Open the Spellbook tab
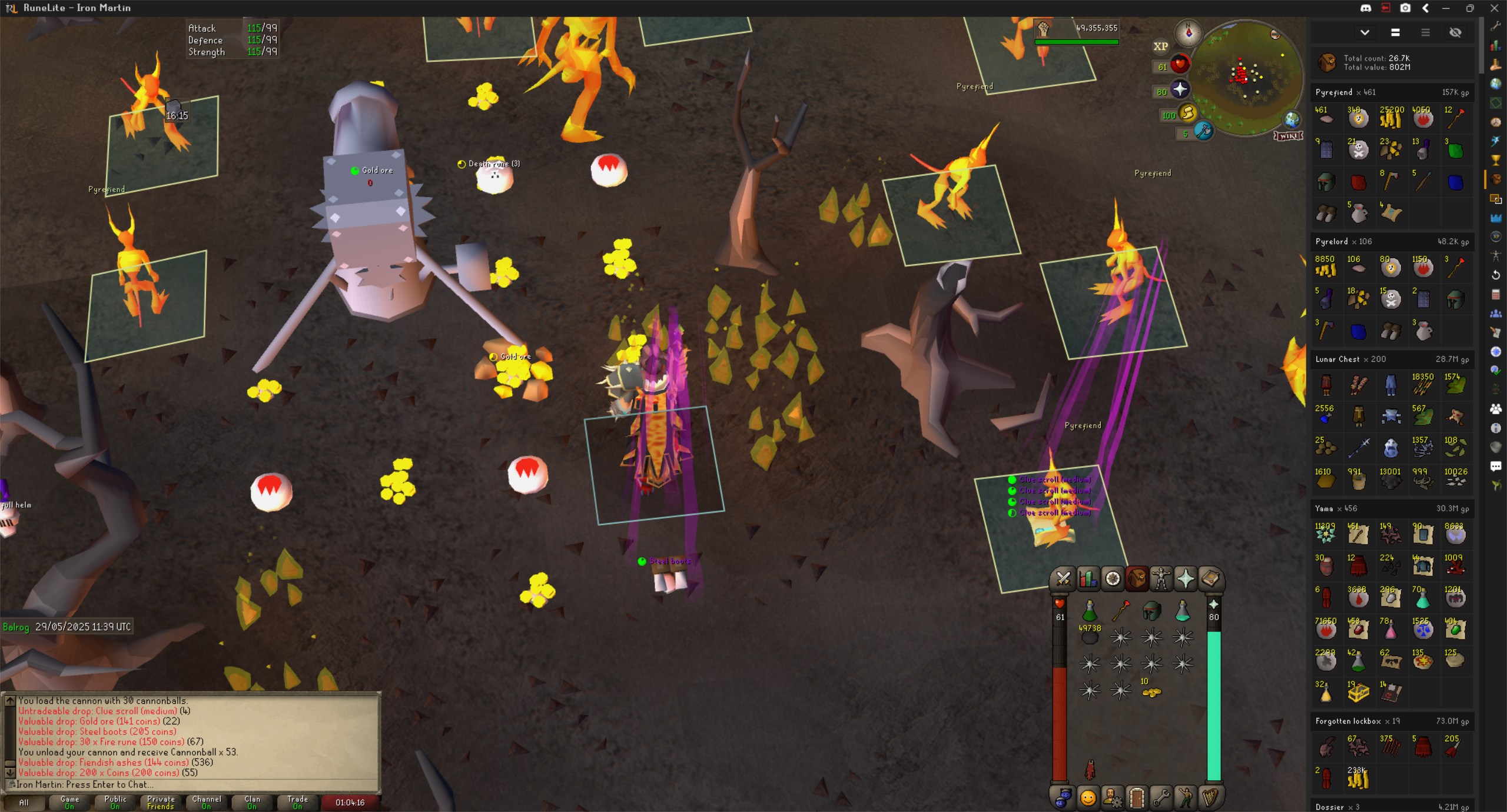1507x812 pixels. (x=1210, y=579)
